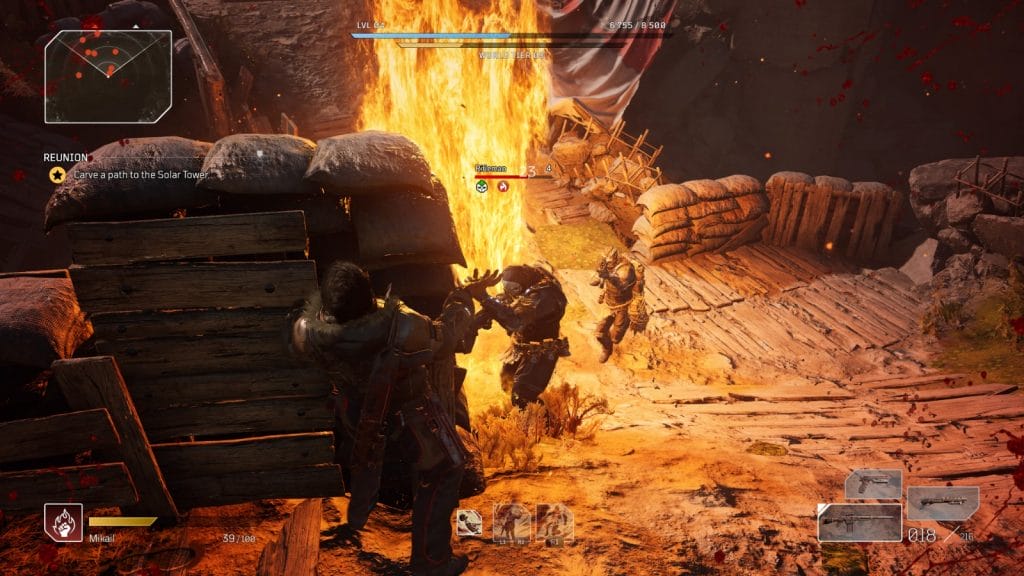1024x576 pixels.
Task: Switch to the shotgun weapon slot
Action: (942, 502)
